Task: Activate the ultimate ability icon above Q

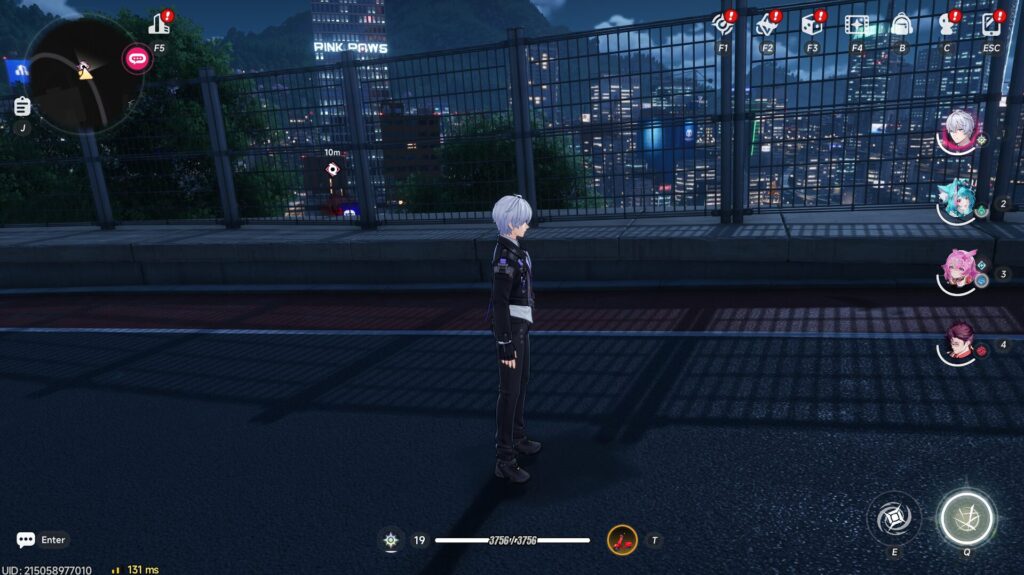Action: tap(967, 518)
